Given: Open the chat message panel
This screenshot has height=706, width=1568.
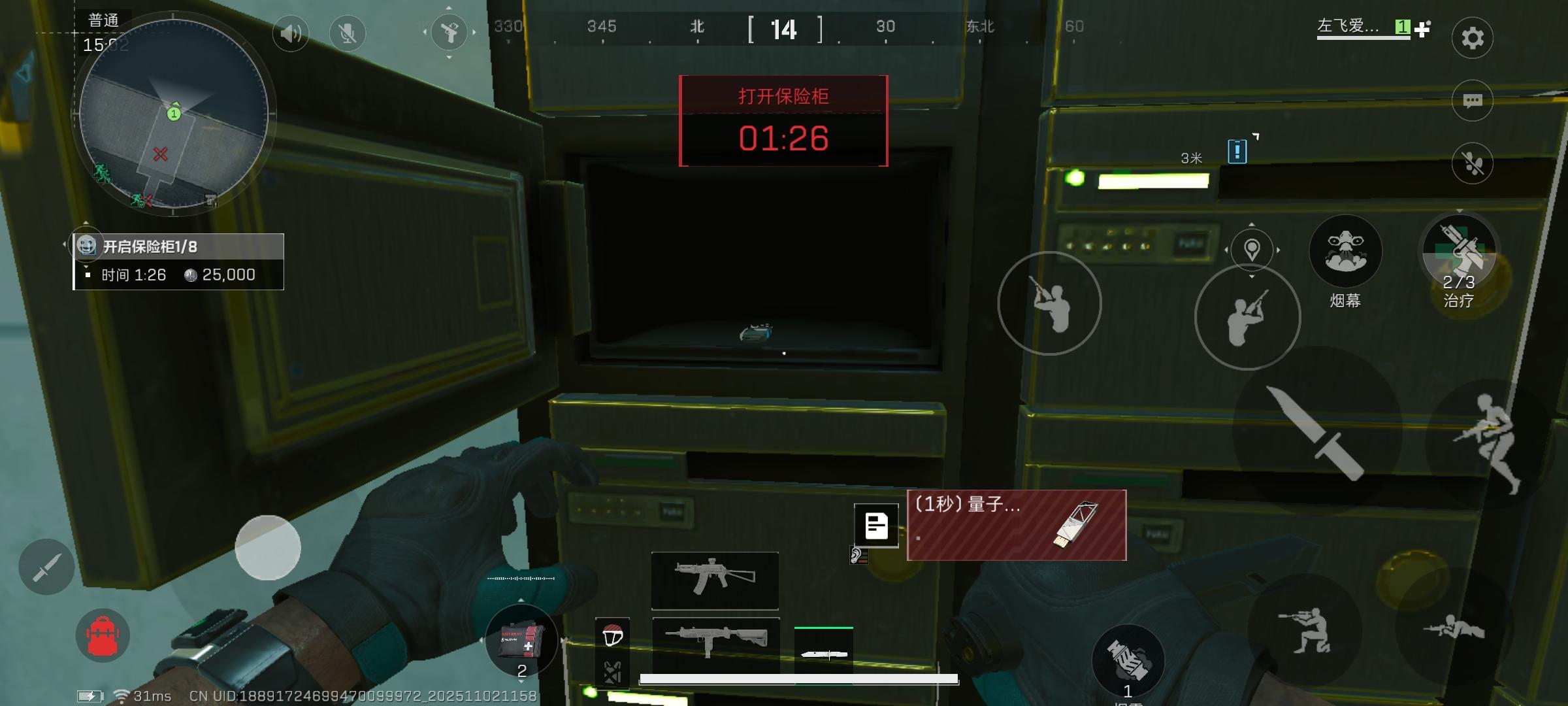Looking at the screenshot, I should pos(1472,100).
